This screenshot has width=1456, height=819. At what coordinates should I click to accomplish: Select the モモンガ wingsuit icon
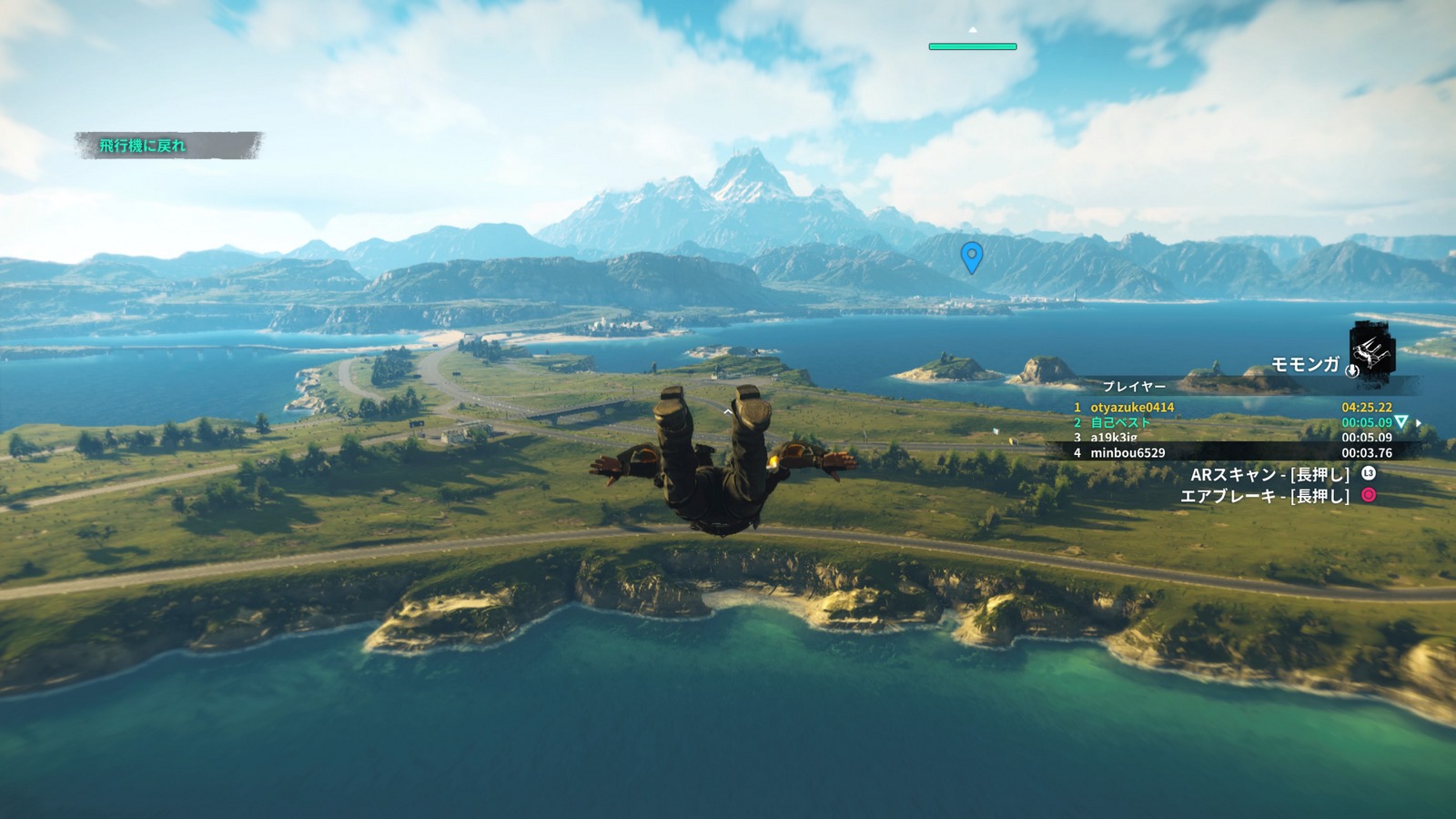tap(1372, 350)
